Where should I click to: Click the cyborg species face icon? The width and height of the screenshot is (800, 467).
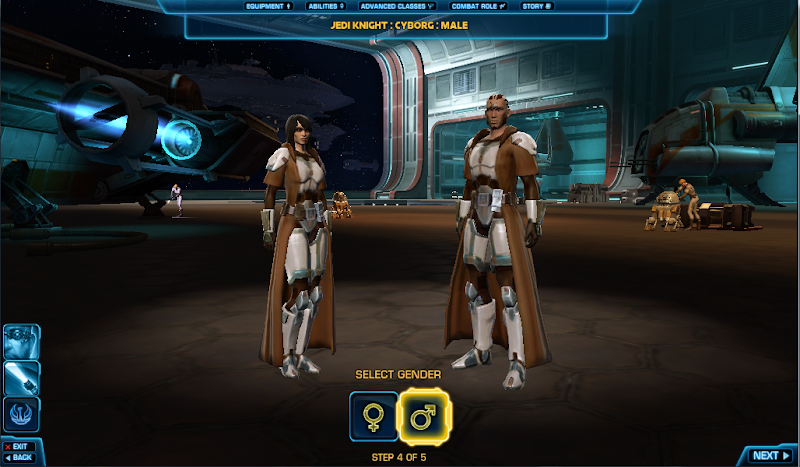22,342
